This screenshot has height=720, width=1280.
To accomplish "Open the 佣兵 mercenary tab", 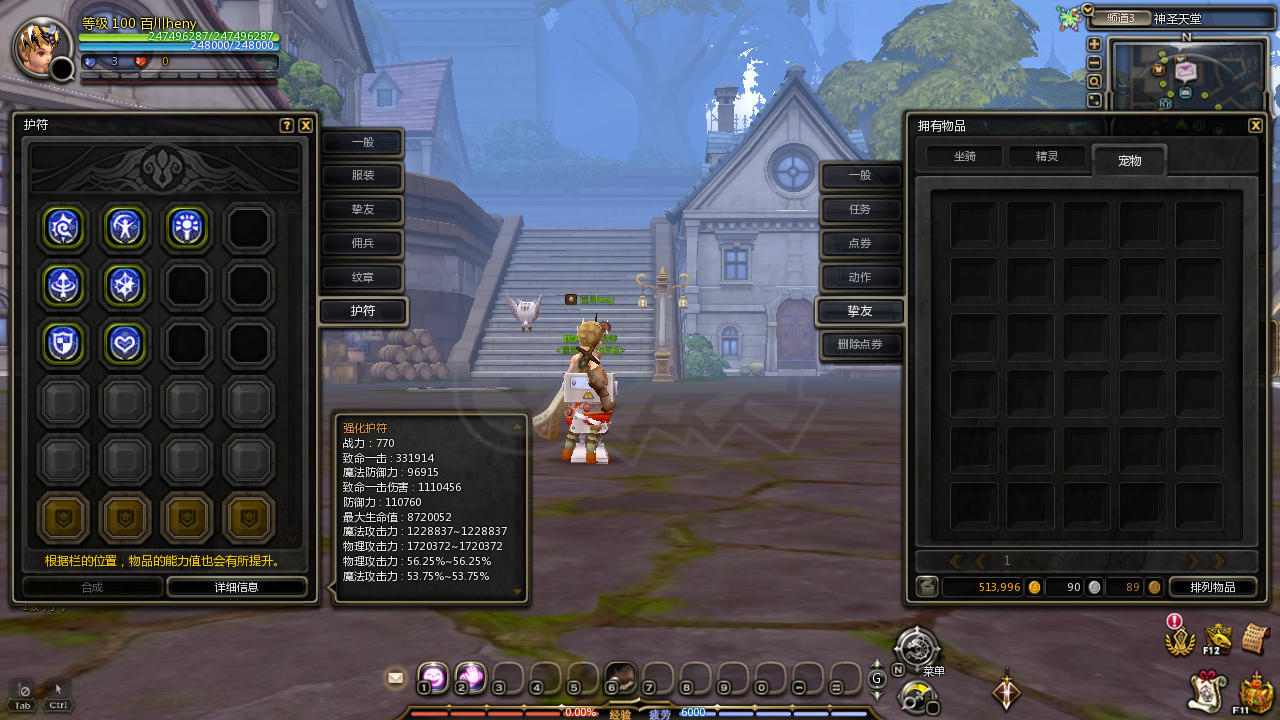I will pyautogui.click(x=362, y=243).
